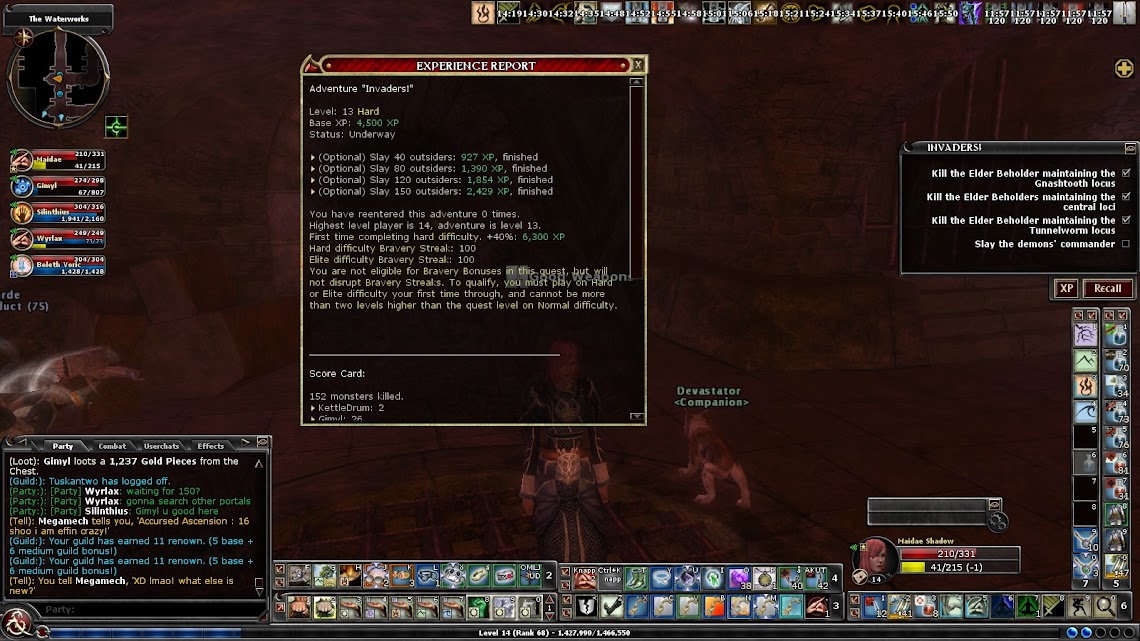
Task: Choose party member Beleth Voric
Action: pos(56,265)
